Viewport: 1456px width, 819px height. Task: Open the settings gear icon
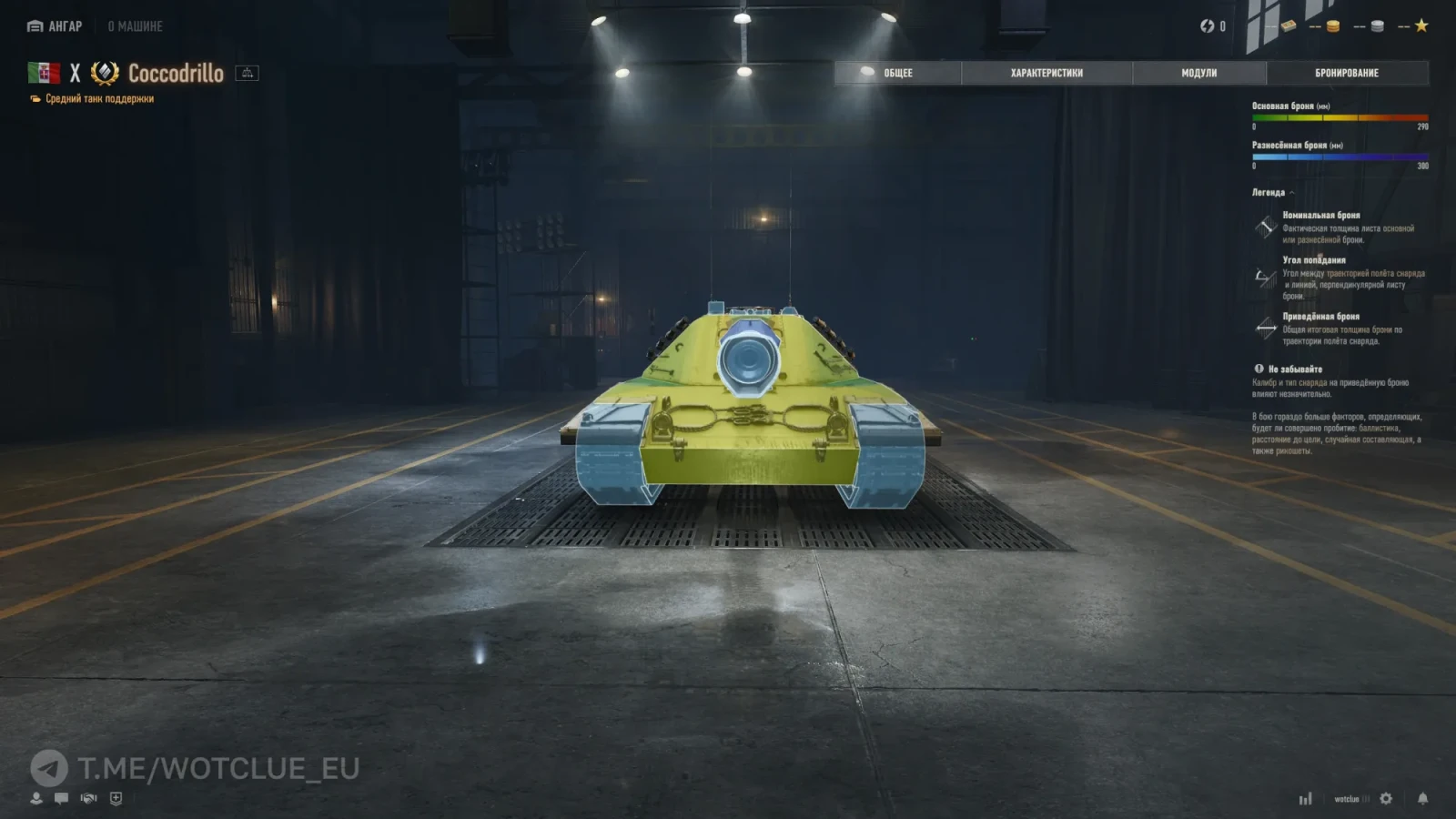click(x=1386, y=798)
